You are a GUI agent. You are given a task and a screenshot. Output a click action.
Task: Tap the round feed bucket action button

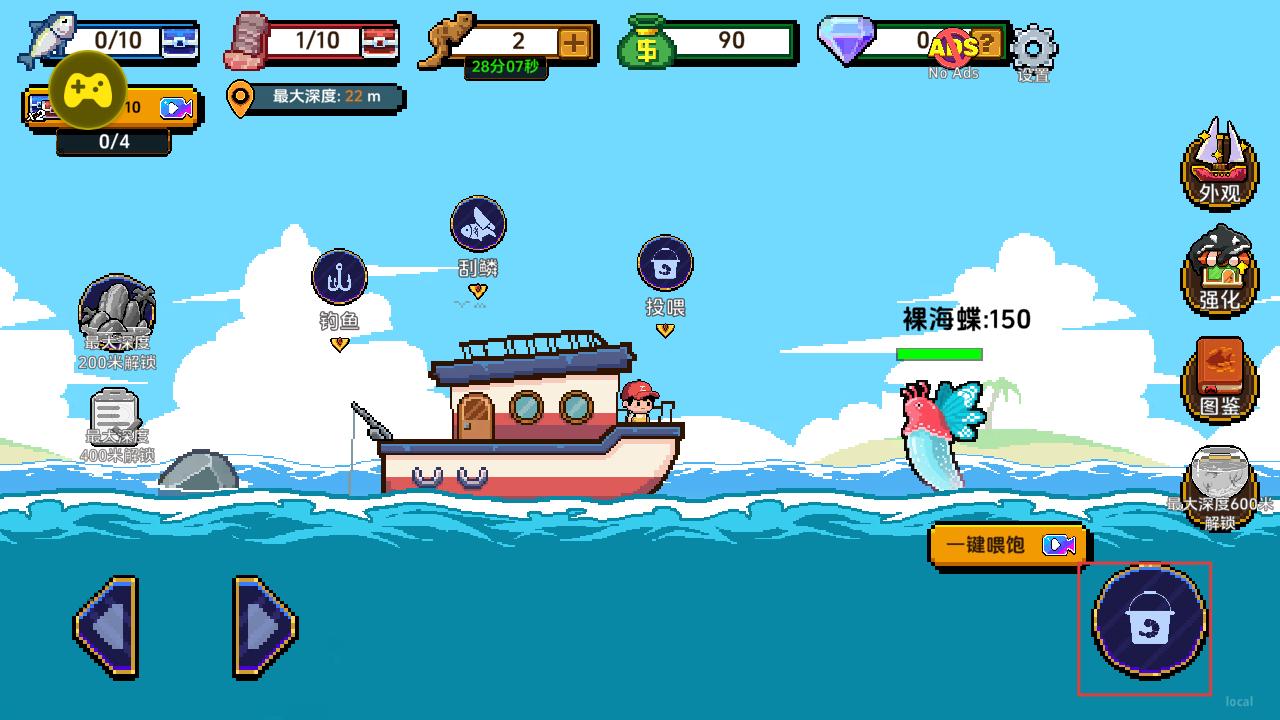click(1149, 622)
